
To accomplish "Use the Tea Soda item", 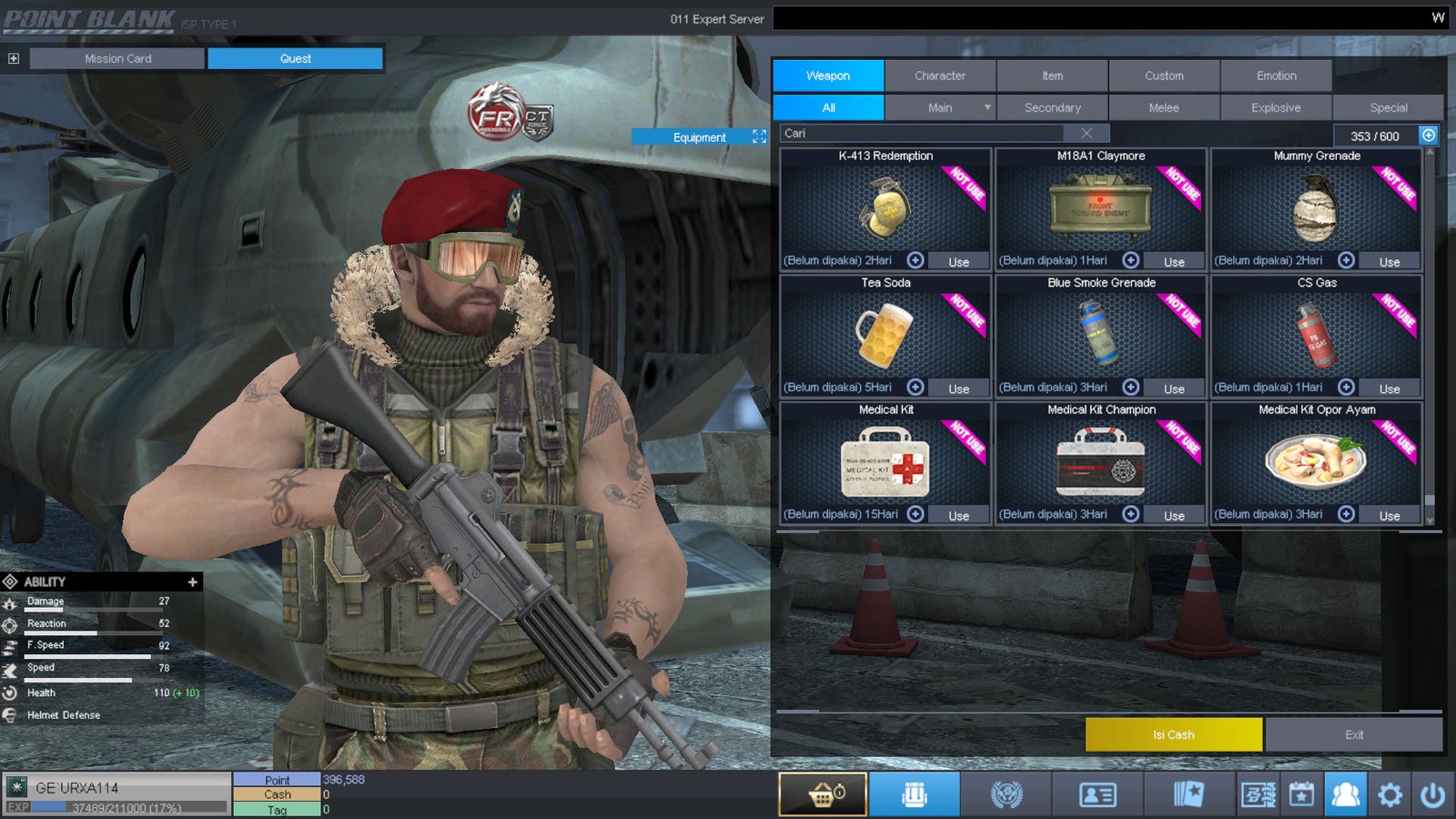I will pyautogui.click(x=958, y=389).
